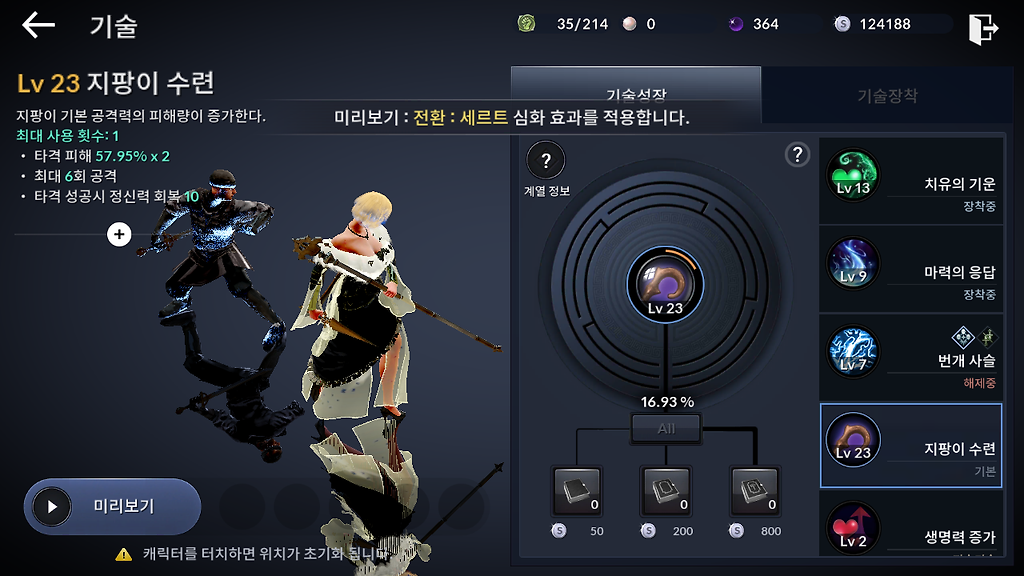Go back with the arrow button
1024x576 pixels.
tap(38, 25)
